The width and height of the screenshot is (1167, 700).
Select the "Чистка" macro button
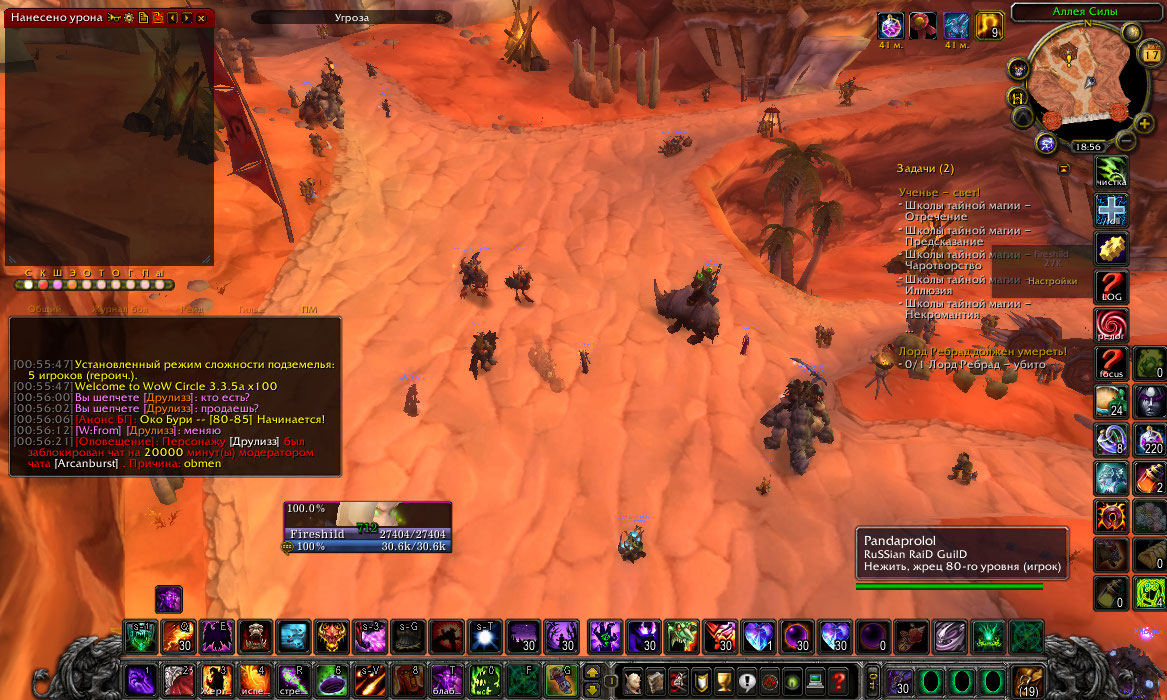pyautogui.click(x=1111, y=172)
